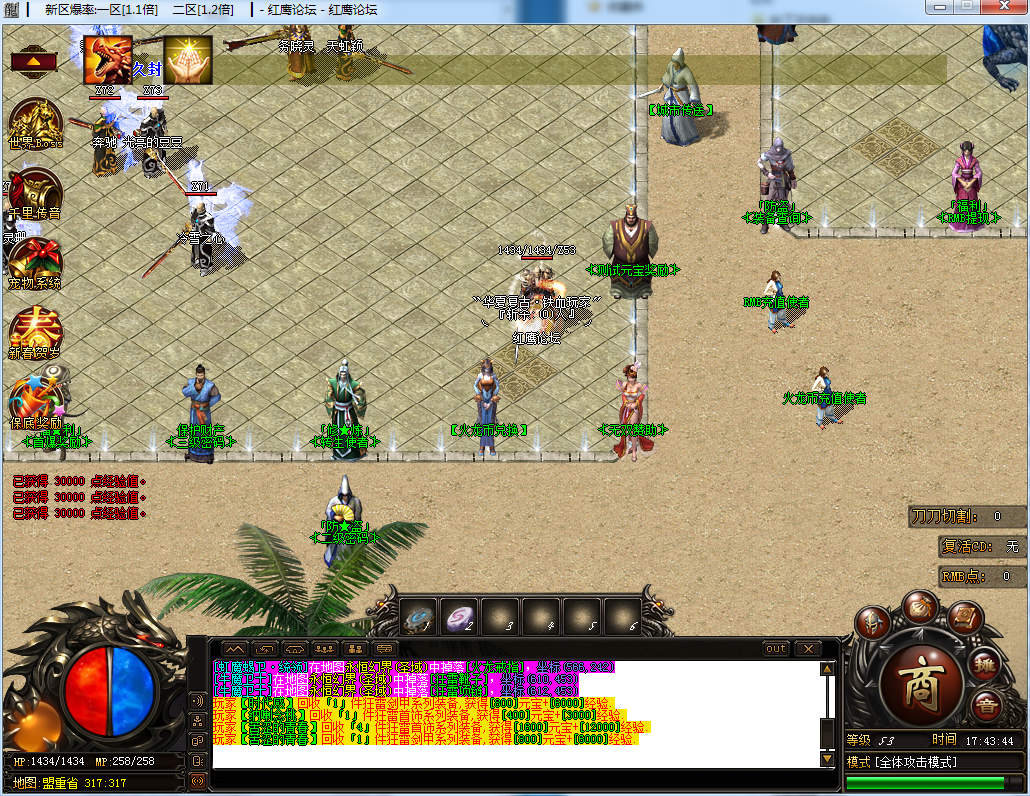Use the item in hotbar slot 1
This screenshot has width=1030, height=796.
tap(419, 619)
